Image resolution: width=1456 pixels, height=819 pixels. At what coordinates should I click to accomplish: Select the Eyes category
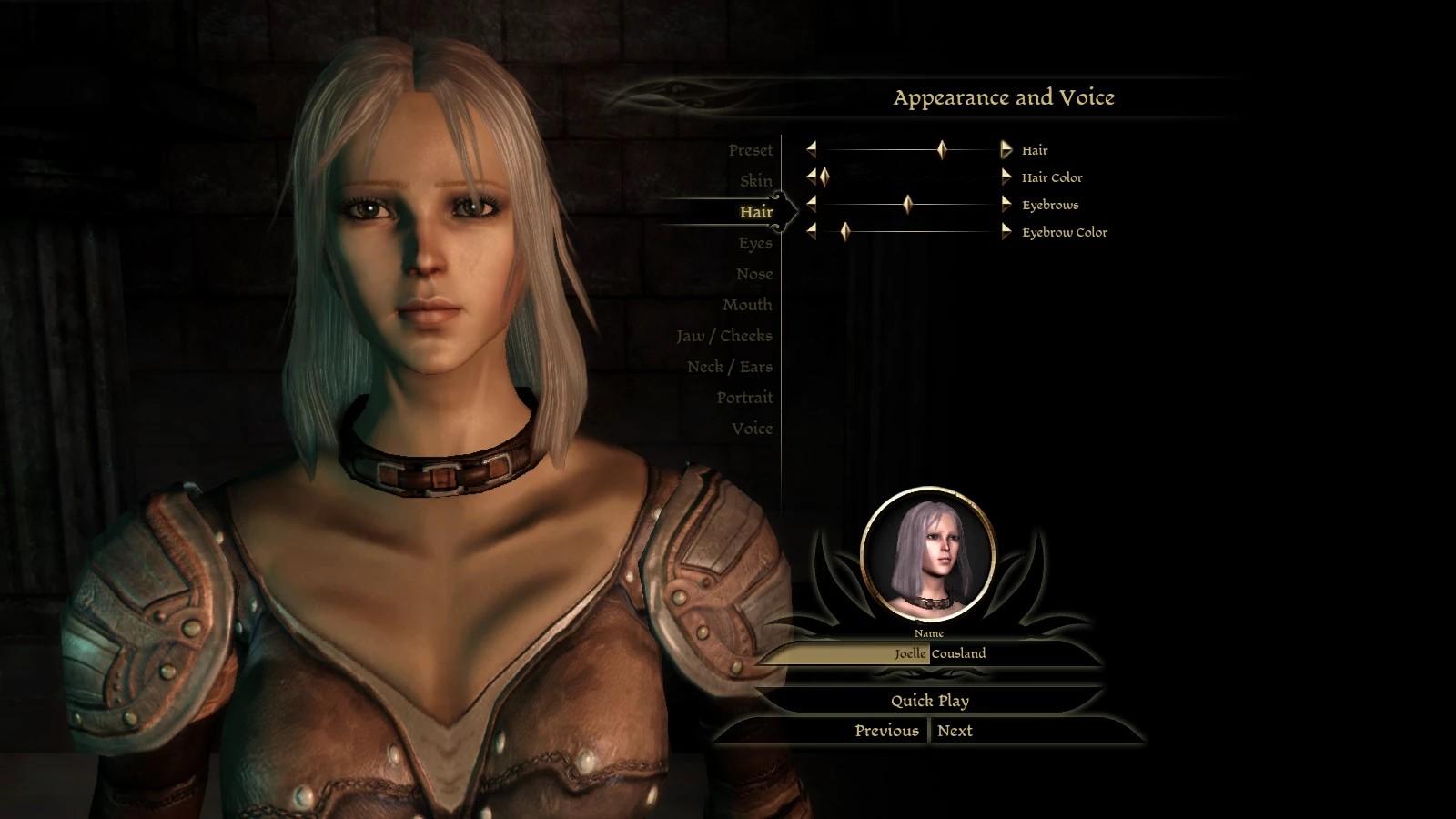click(x=754, y=243)
